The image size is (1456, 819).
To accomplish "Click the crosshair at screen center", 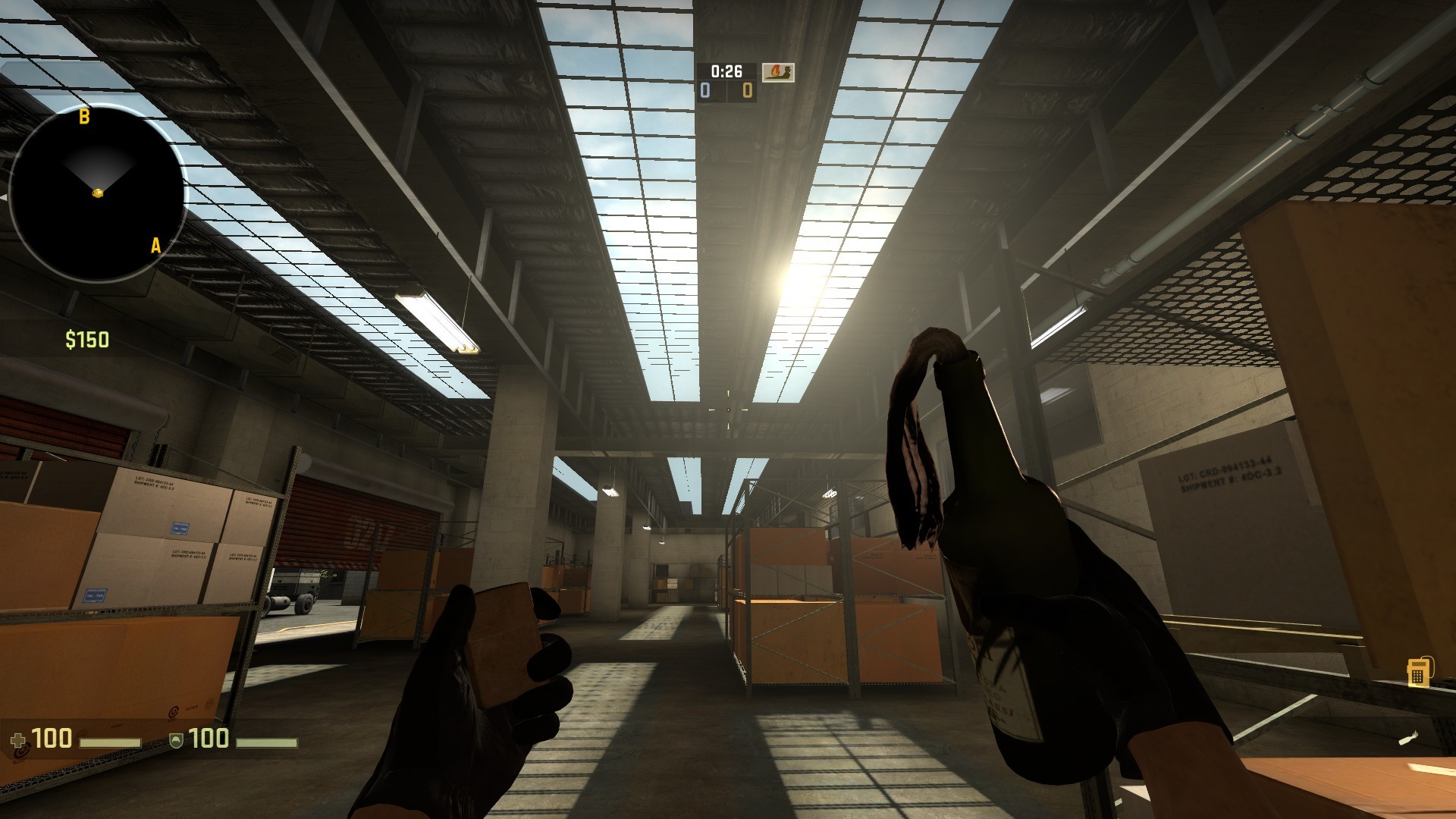I will point(728,409).
